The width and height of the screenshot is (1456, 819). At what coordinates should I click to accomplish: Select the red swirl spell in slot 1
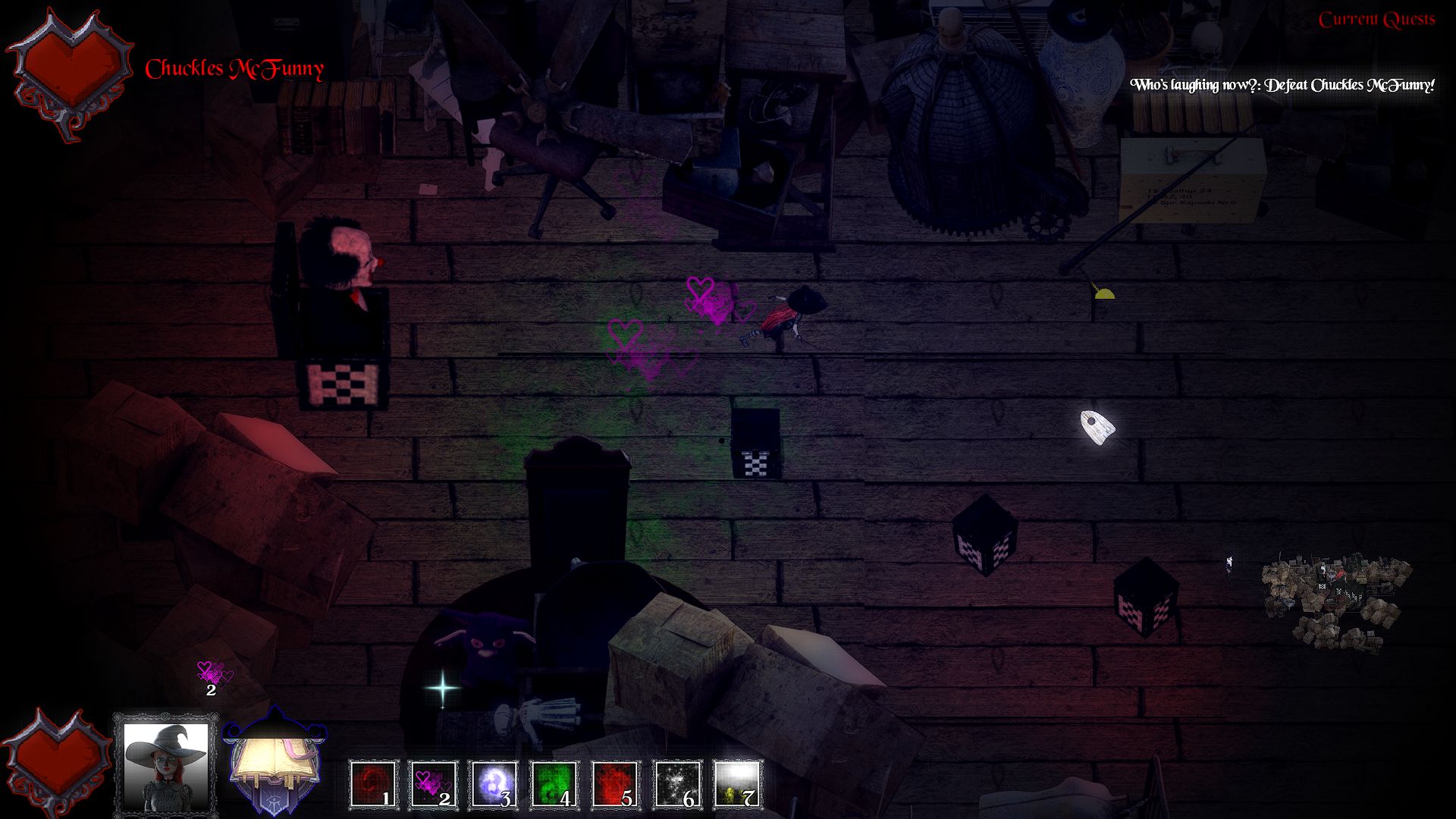pos(374,784)
